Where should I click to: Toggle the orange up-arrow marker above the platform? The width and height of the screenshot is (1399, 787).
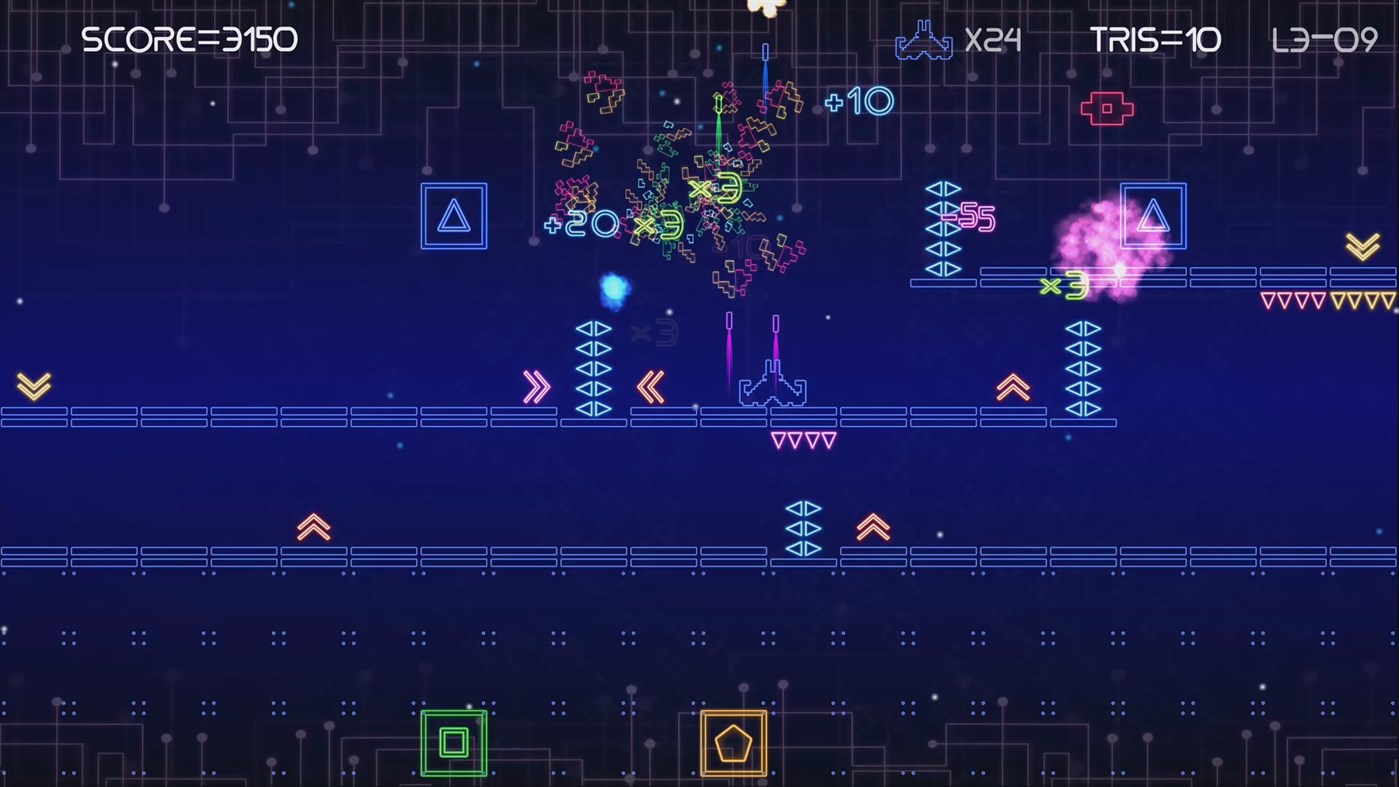[1013, 386]
